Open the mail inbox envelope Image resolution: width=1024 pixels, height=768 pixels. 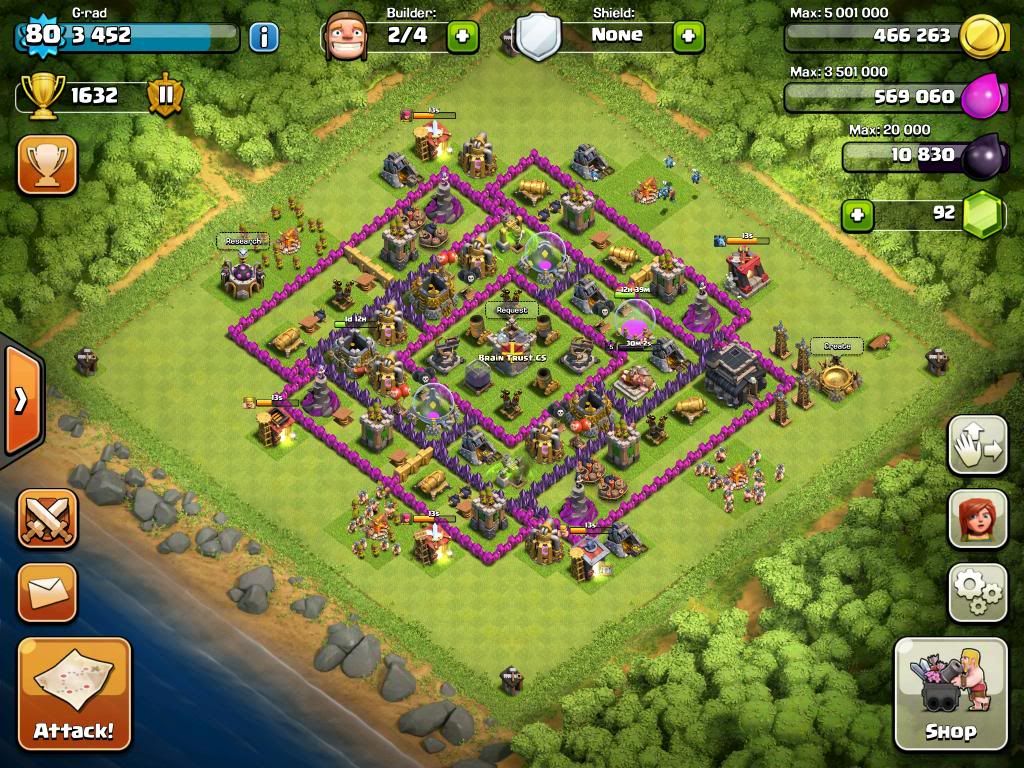coord(47,592)
